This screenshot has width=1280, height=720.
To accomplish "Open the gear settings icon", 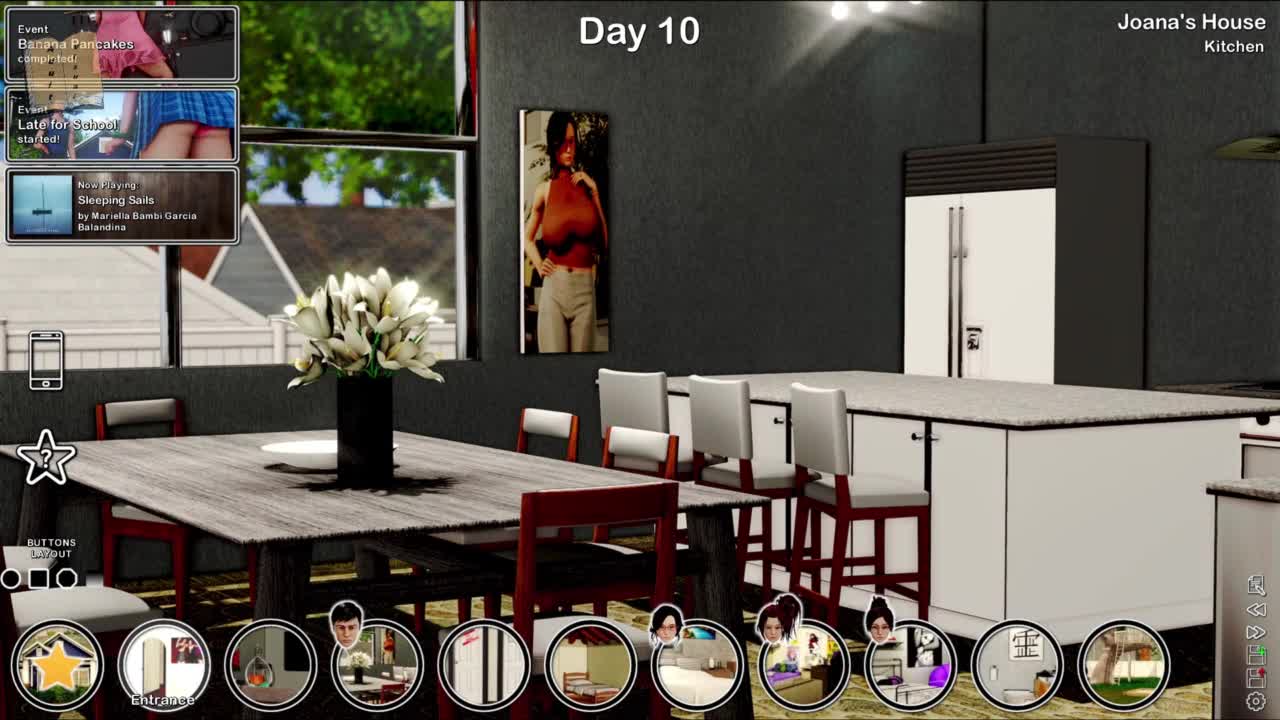I will 1256,702.
